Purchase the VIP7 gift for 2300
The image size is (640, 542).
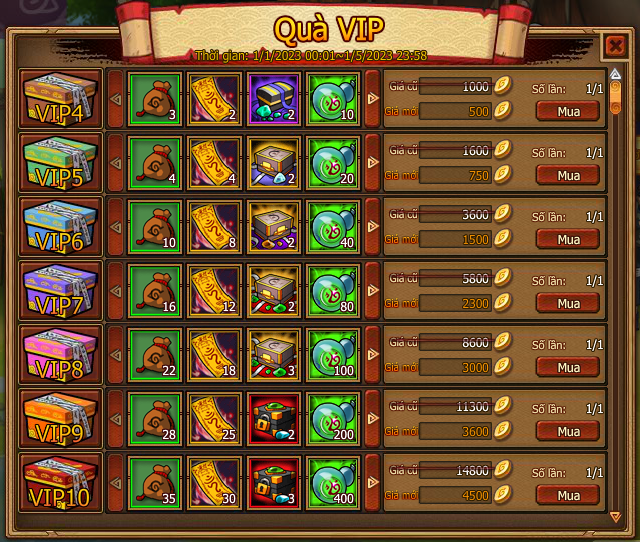[x=568, y=303]
